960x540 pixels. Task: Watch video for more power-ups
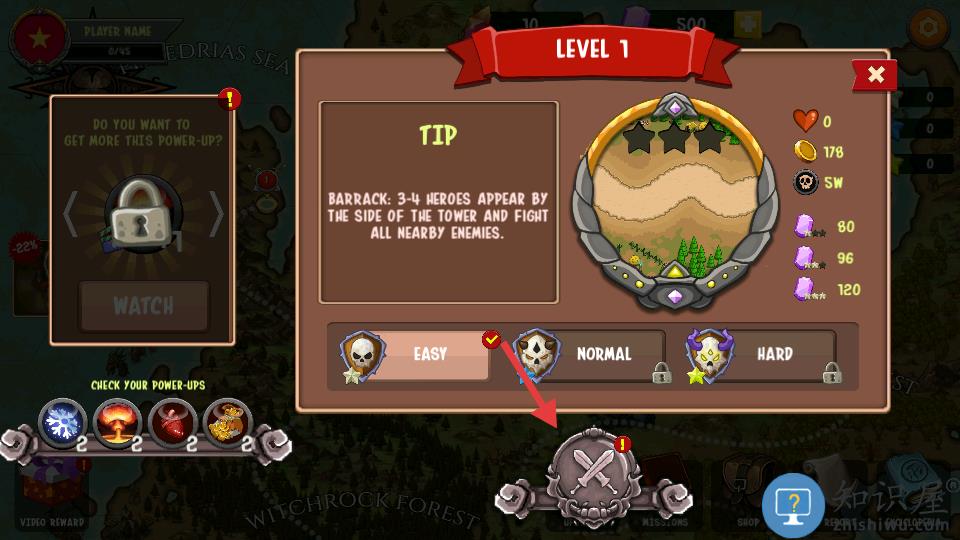[x=144, y=305]
